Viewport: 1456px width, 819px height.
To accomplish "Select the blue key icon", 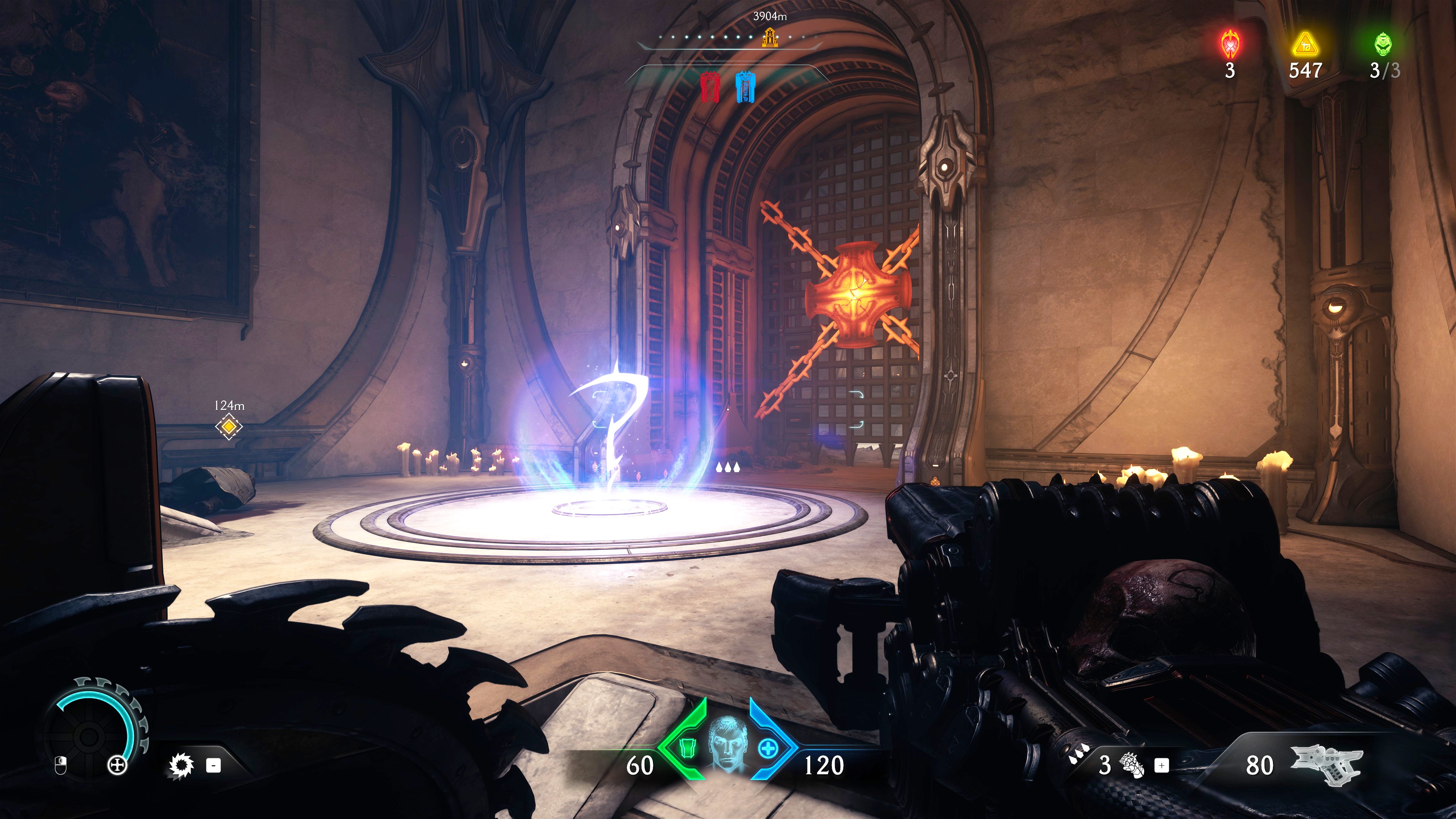I will (745, 87).
